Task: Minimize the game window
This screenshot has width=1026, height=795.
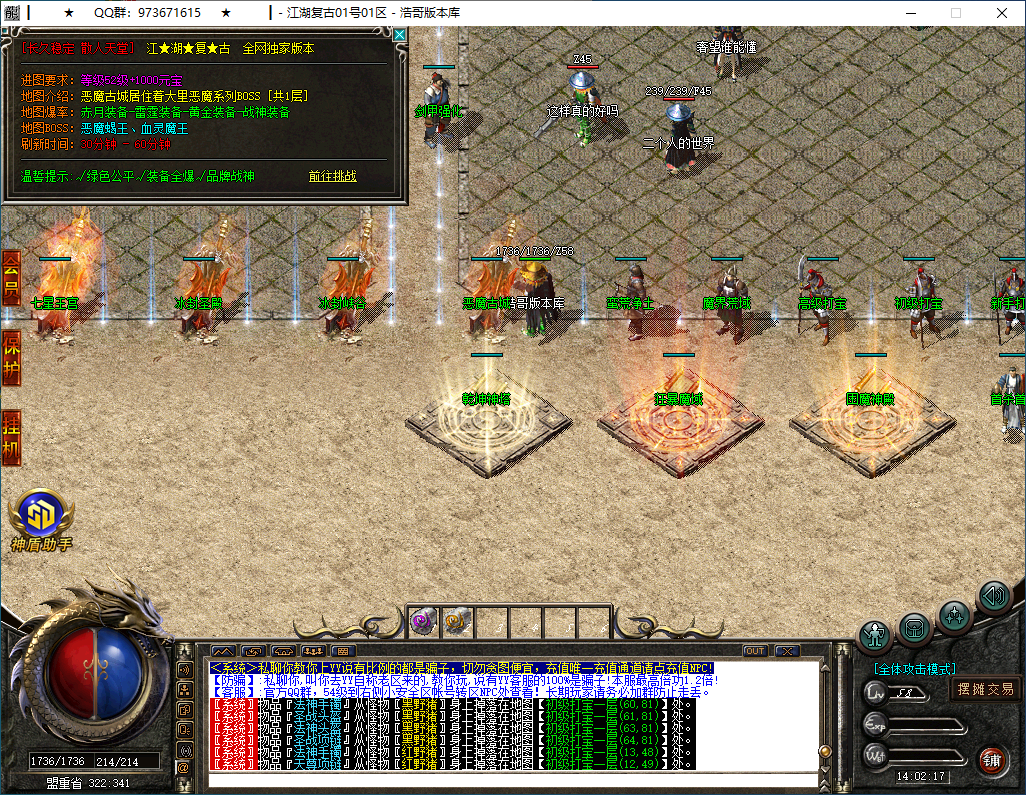Action: 910,13
